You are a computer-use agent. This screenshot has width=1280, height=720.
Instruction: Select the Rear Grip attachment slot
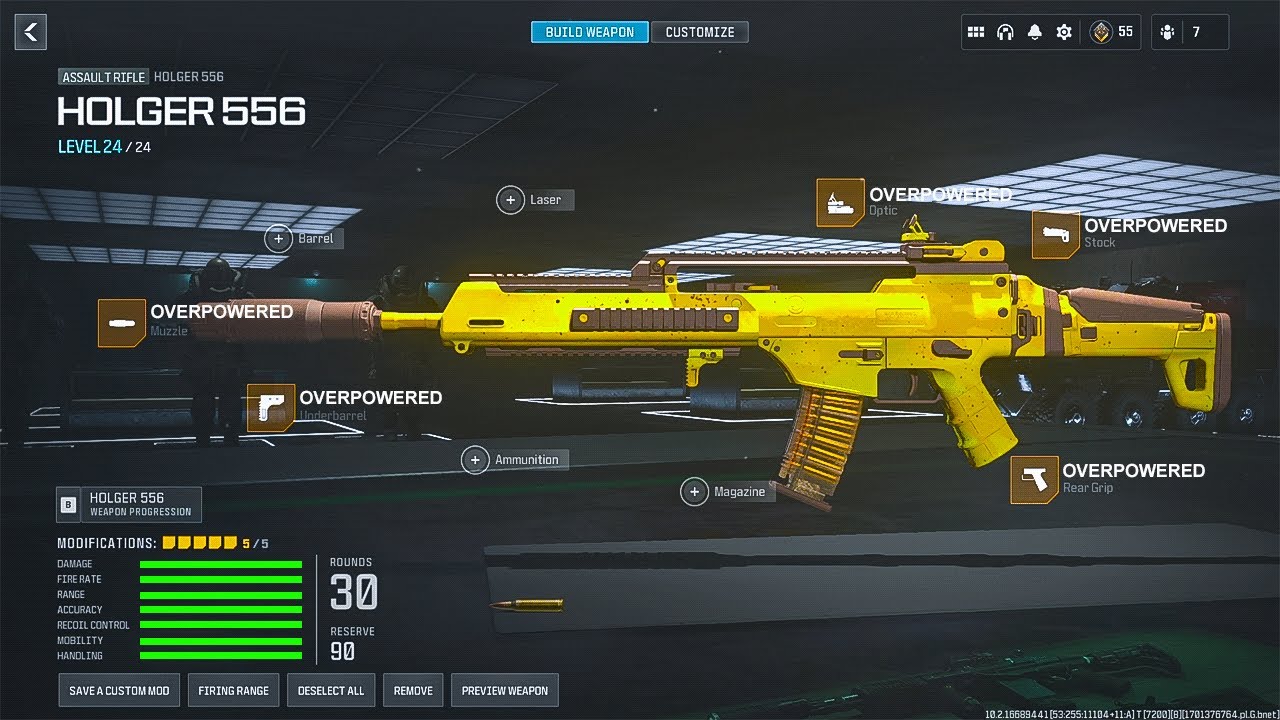pyautogui.click(x=1033, y=480)
